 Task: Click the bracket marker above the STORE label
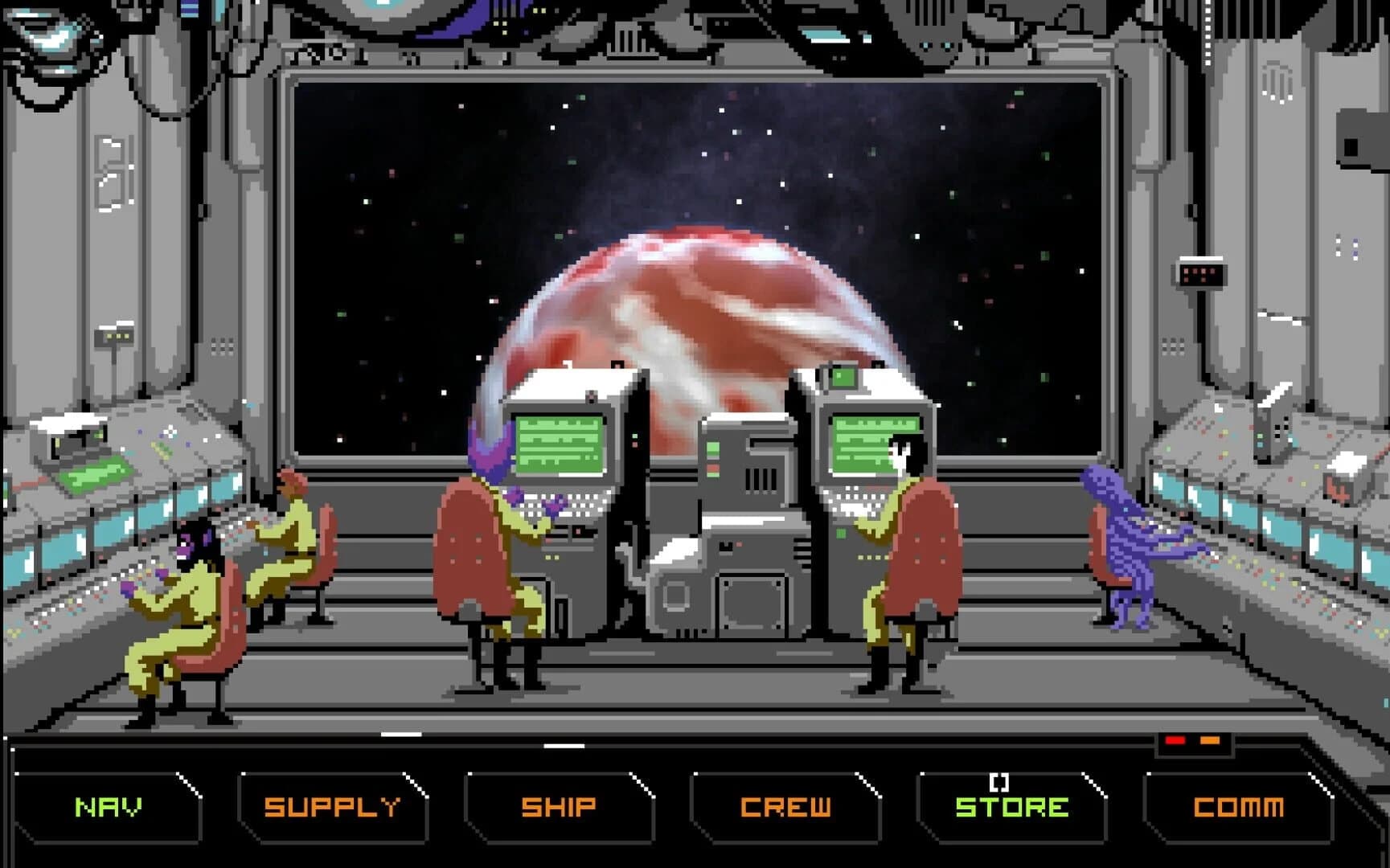(x=999, y=781)
